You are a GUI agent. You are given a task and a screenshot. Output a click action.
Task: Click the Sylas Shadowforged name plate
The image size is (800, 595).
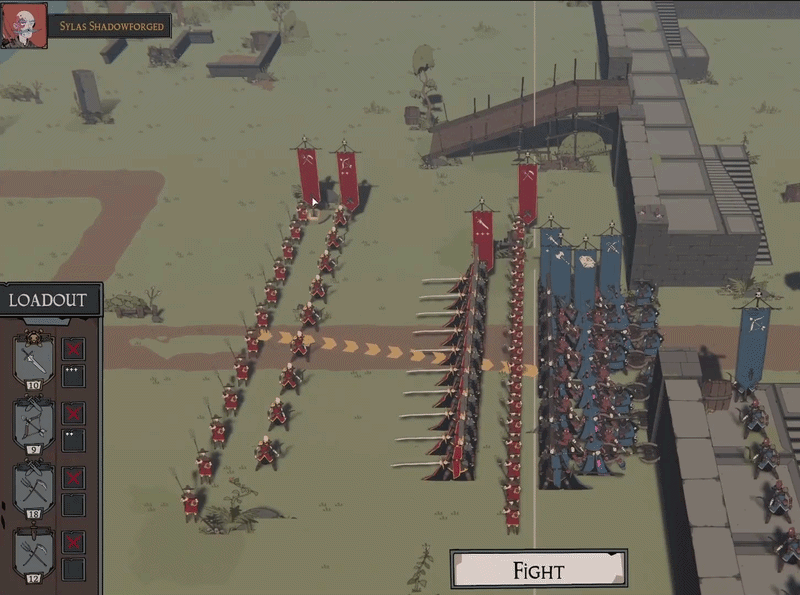(110, 27)
